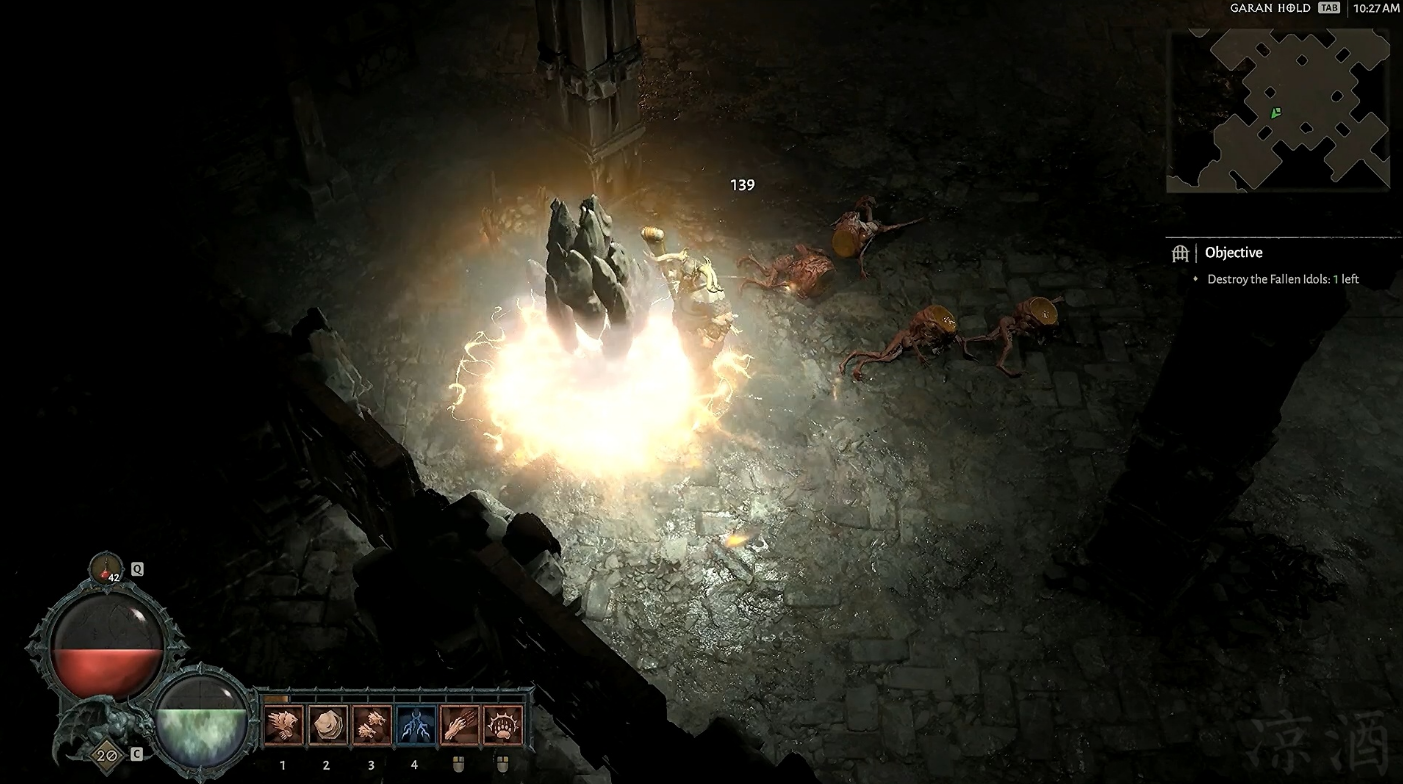Viewport: 1403px width, 784px height.
Task: Use the healing potion with 42 charges
Action: (x=106, y=569)
